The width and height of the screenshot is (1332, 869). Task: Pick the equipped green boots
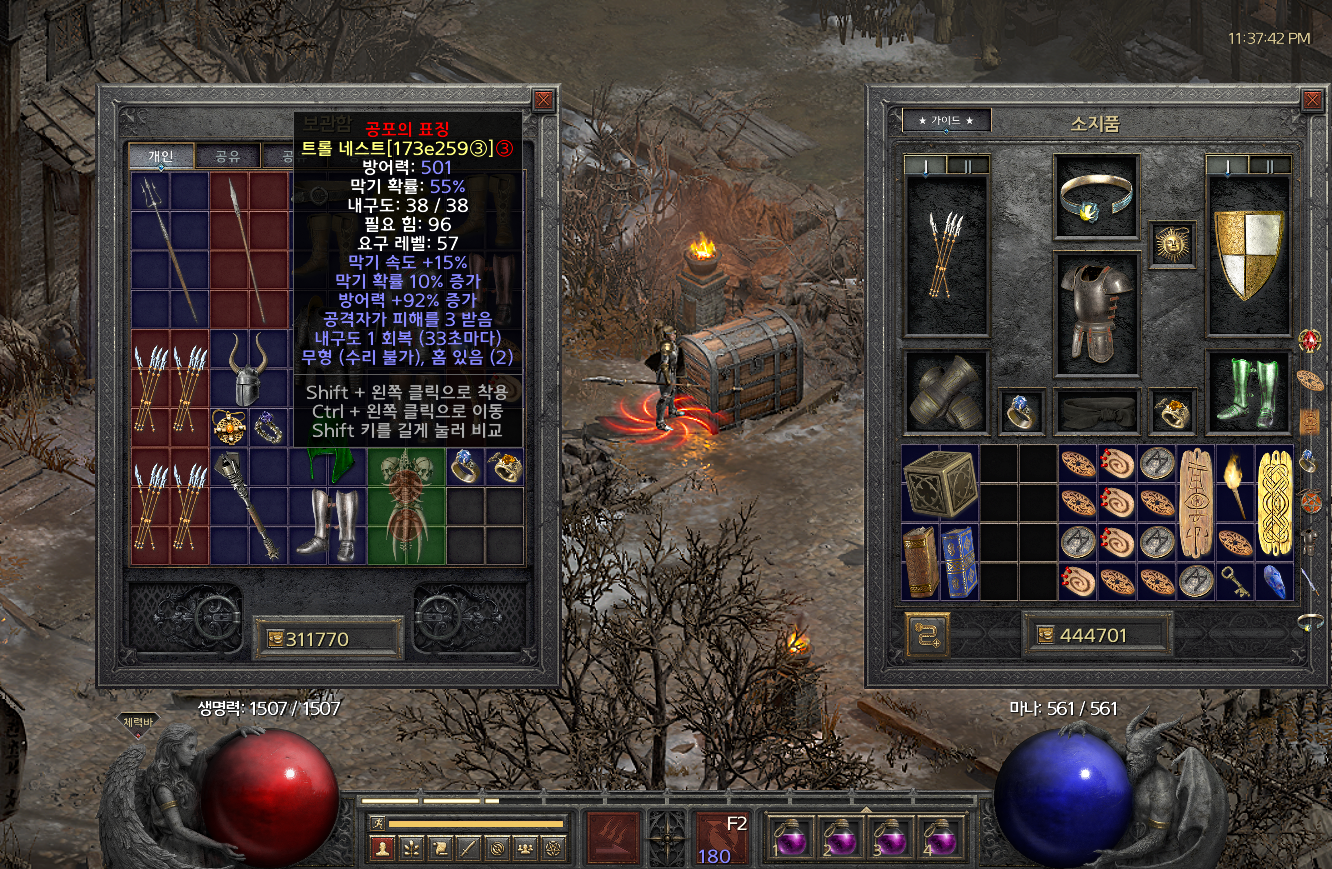(x=1247, y=391)
